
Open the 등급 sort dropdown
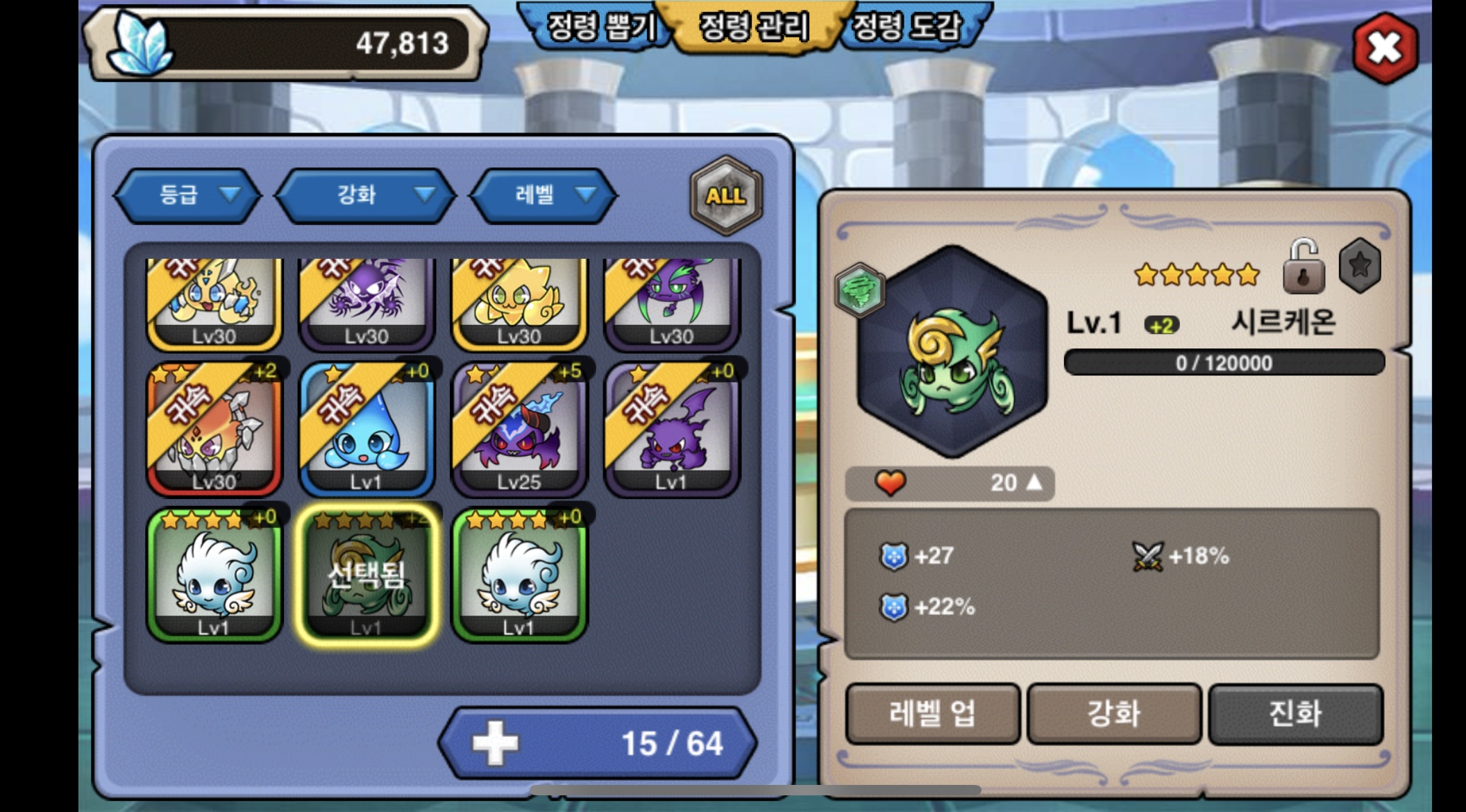click(187, 195)
